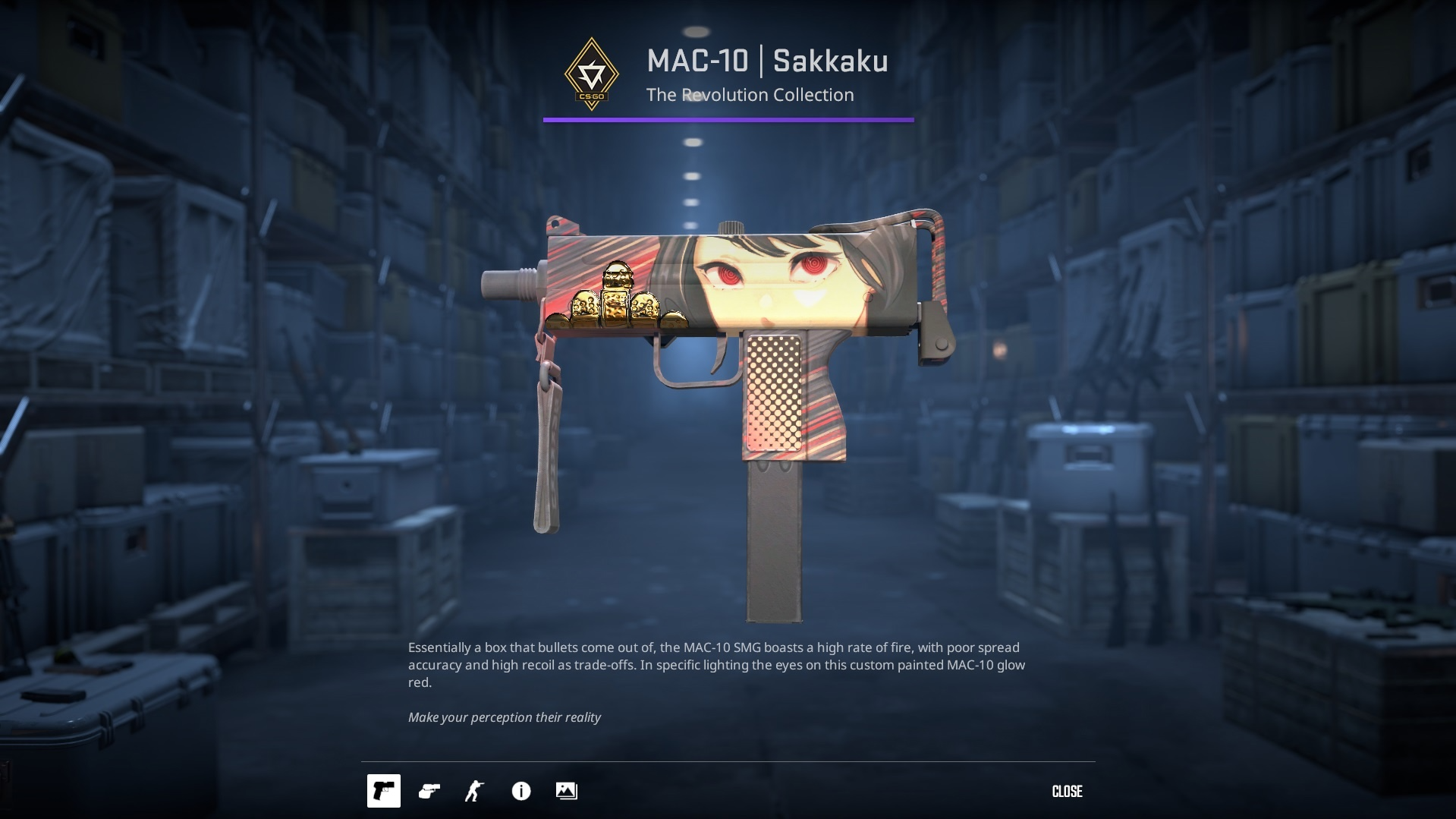Open the agent model preview icon
Viewport: 1456px width, 819px height.
coord(473,791)
